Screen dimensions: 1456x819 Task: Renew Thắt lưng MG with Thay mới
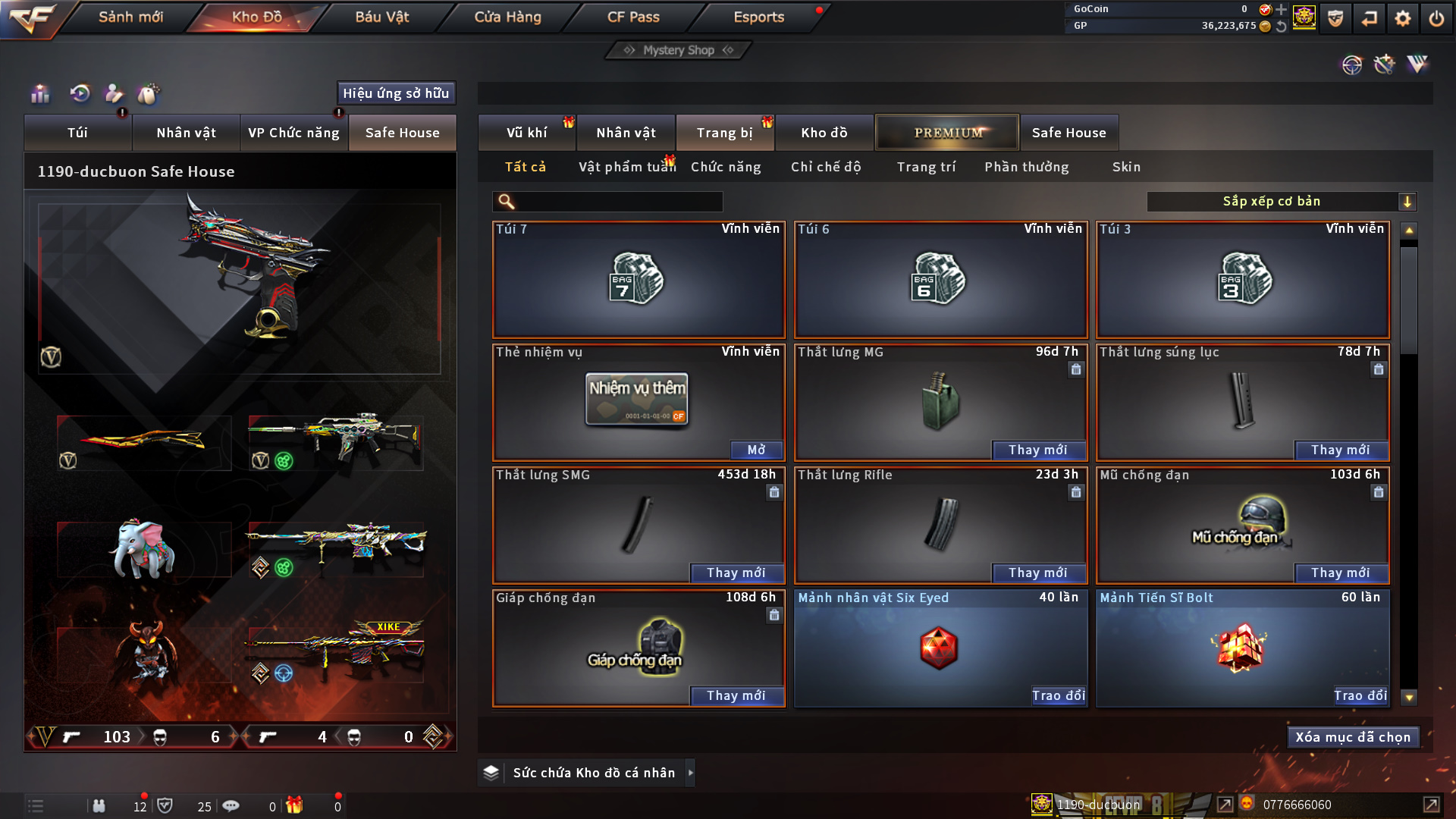click(1038, 450)
